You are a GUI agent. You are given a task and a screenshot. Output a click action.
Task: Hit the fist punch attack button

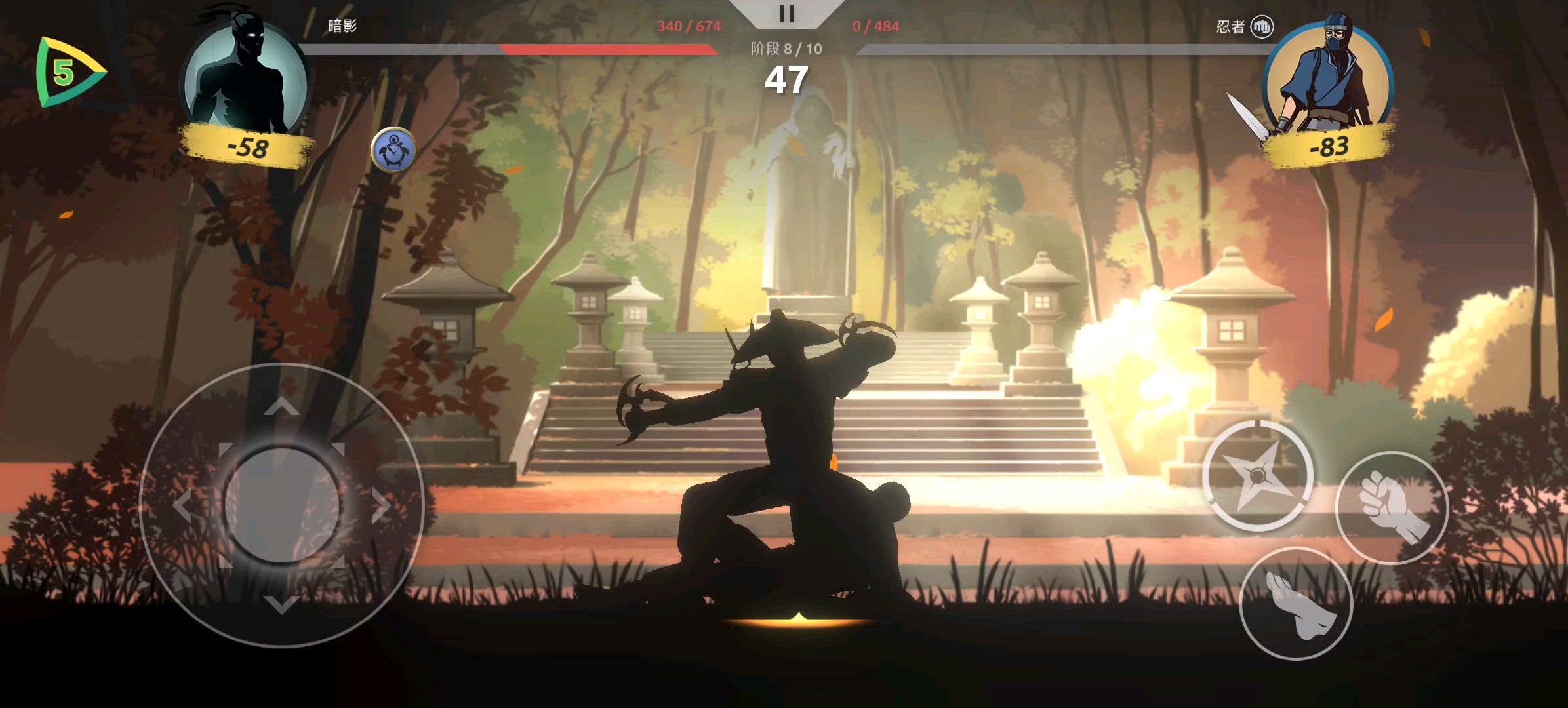[x=1392, y=508]
